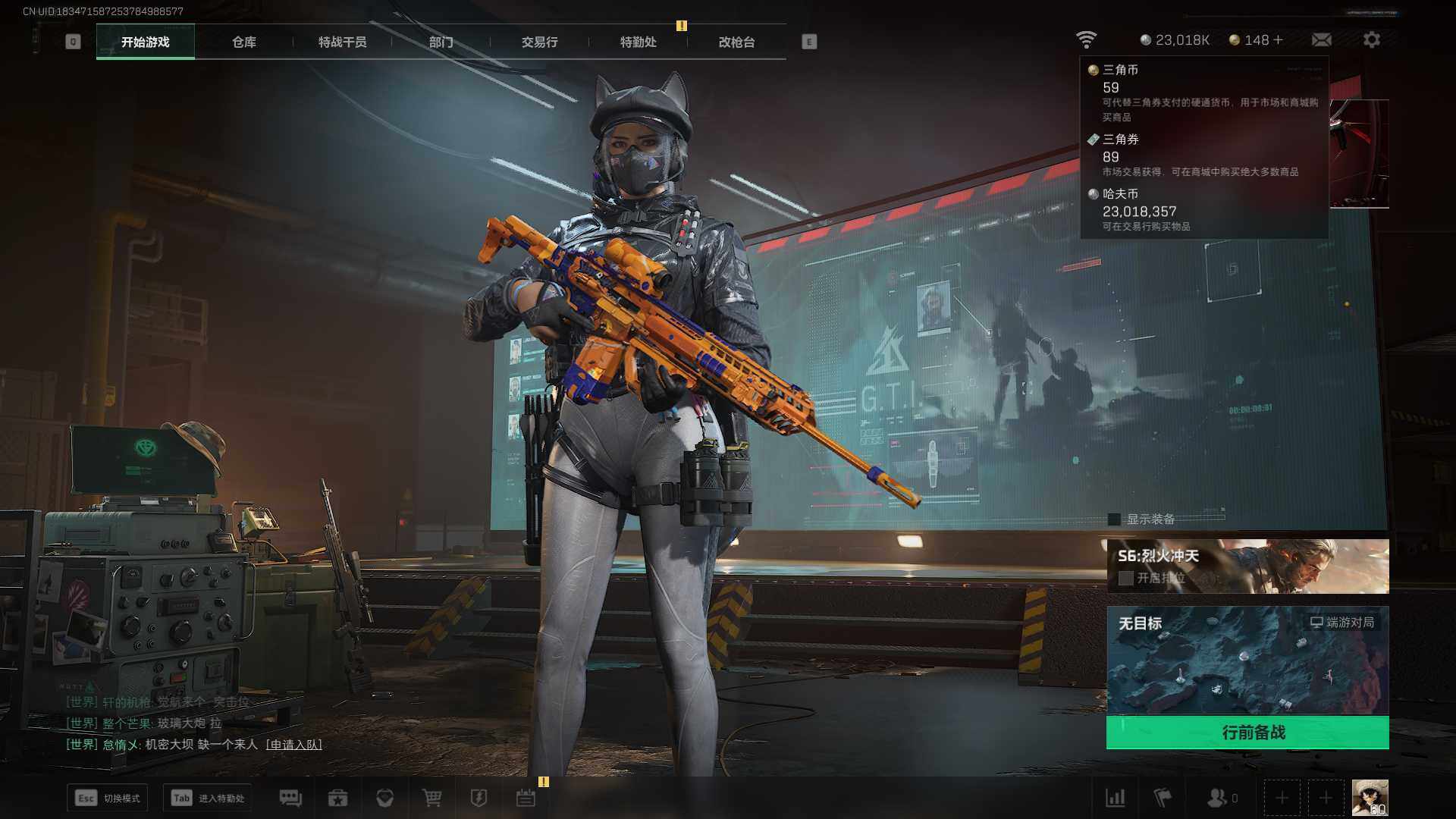
Task: Open the friends list icon
Action: 1217,798
